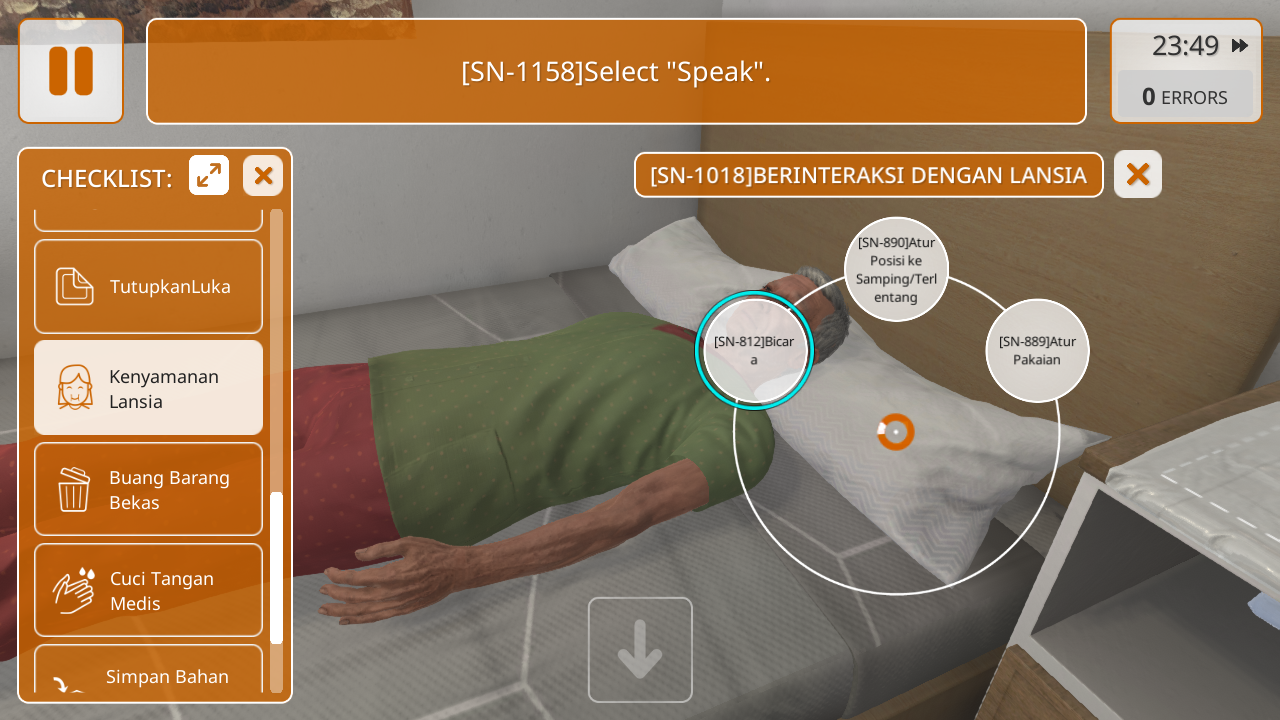Select the Atur Pakaian radial option
The width and height of the screenshot is (1280, 720).
1037,350
